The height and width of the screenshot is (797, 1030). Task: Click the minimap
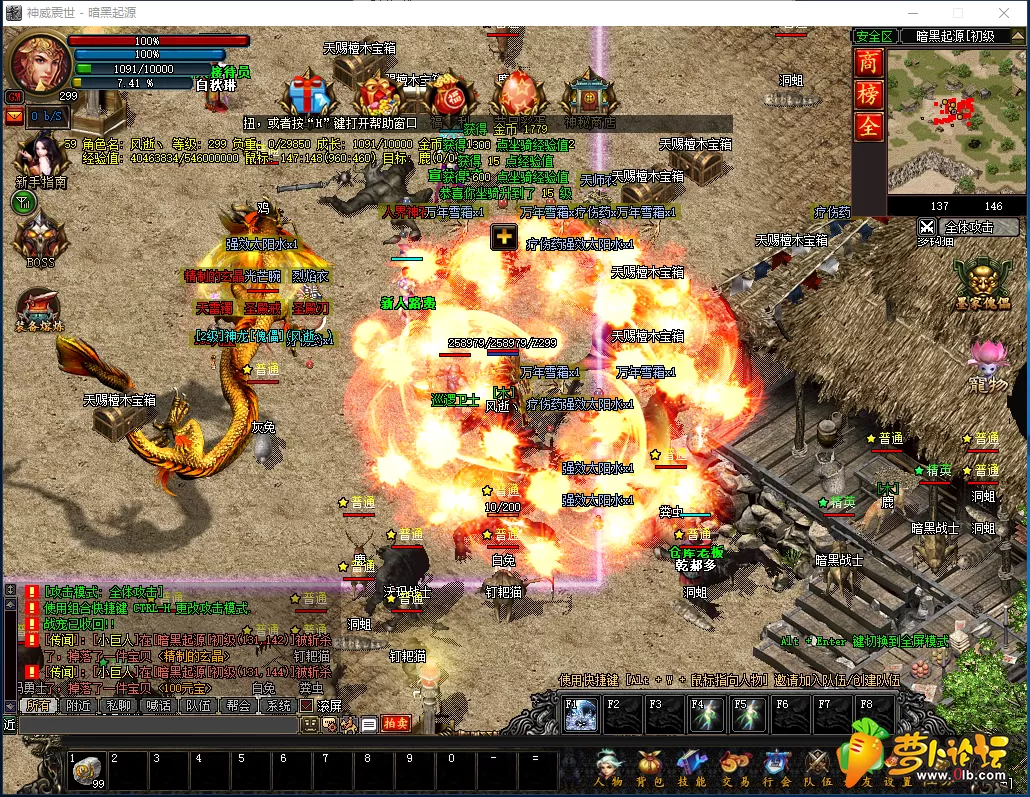pos(945,120)
